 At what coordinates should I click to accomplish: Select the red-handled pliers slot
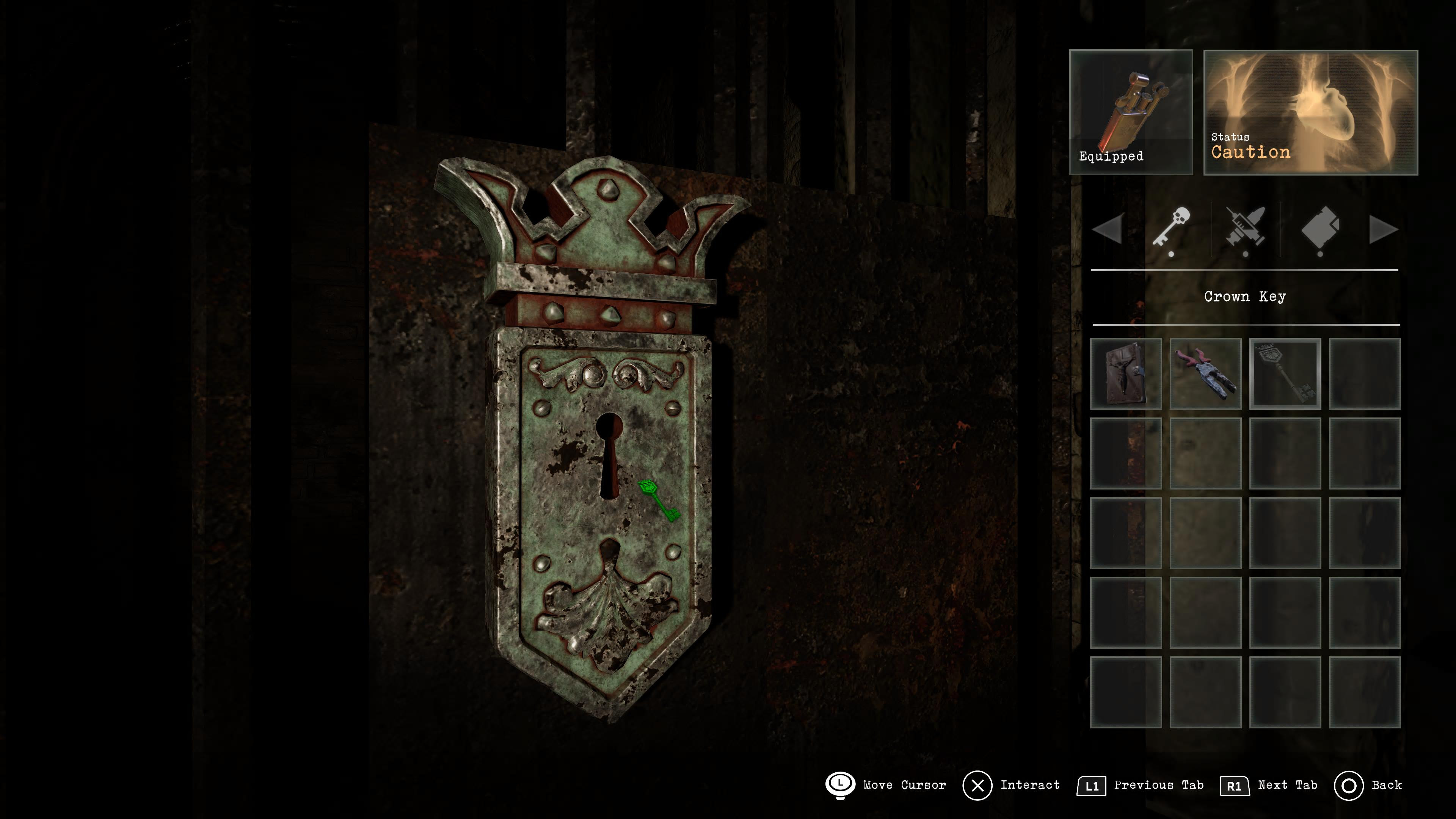1205,373
